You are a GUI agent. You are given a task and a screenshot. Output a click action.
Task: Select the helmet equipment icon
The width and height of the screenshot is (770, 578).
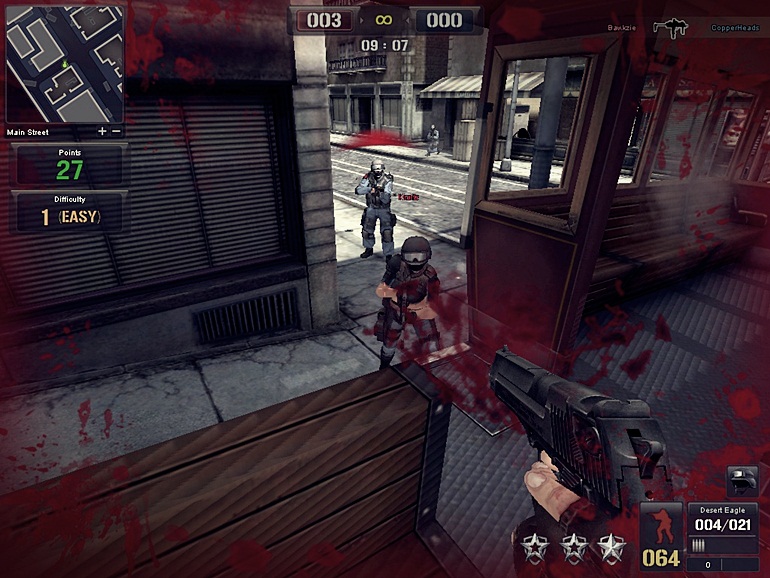pyautogui.click(x=741, y=482)
